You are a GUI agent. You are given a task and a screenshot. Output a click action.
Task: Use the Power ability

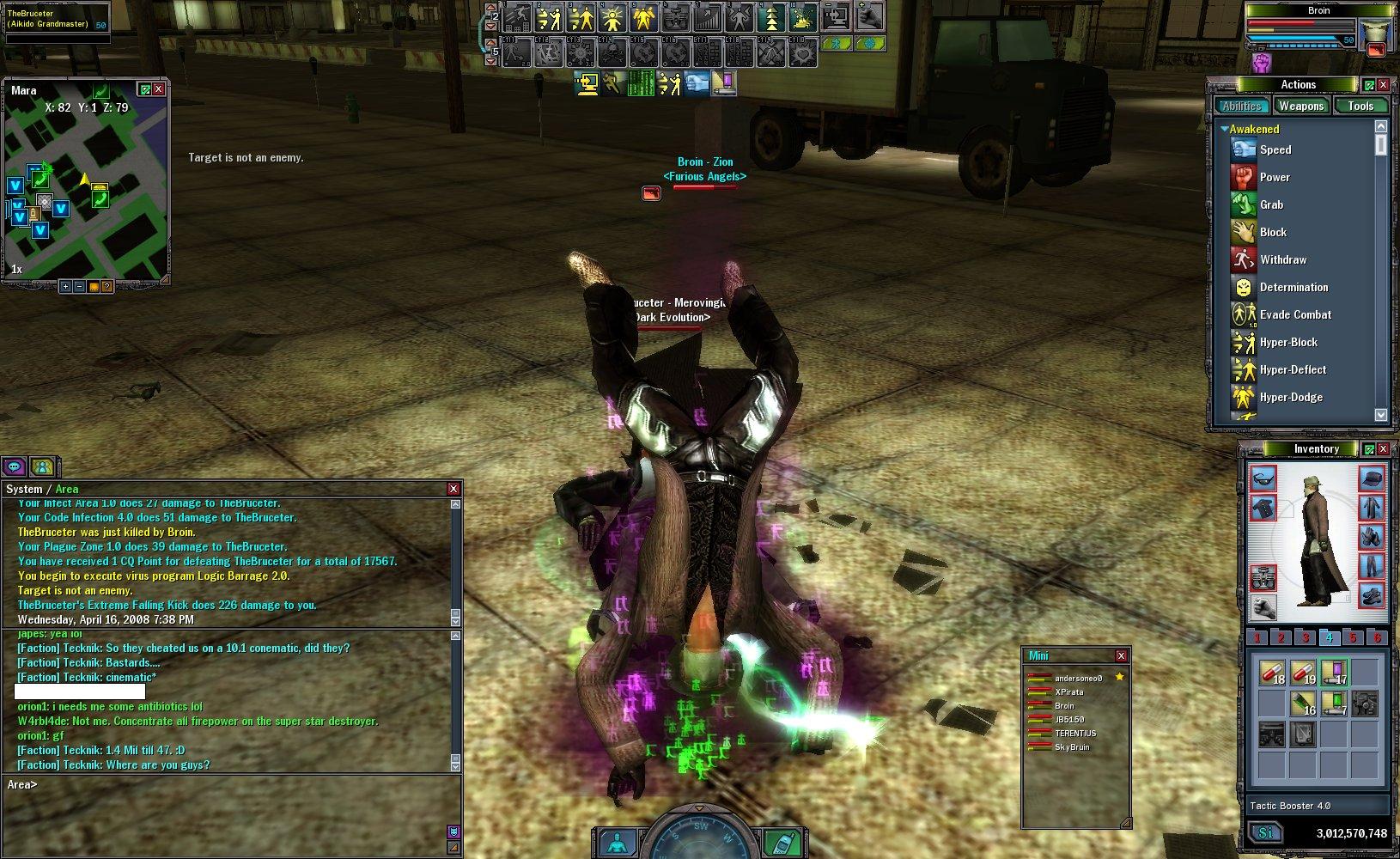click(1274, 177)
